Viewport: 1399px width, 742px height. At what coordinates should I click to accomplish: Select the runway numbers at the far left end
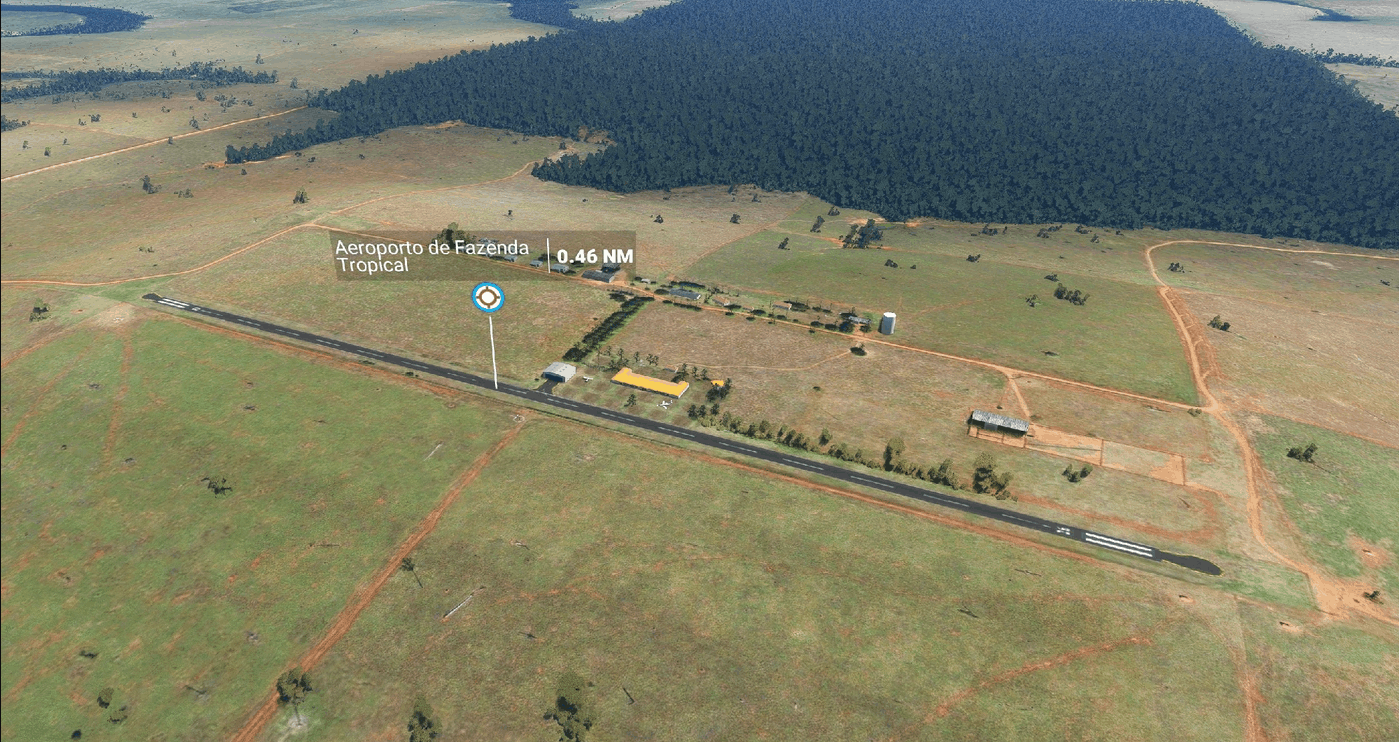[195, 308]
